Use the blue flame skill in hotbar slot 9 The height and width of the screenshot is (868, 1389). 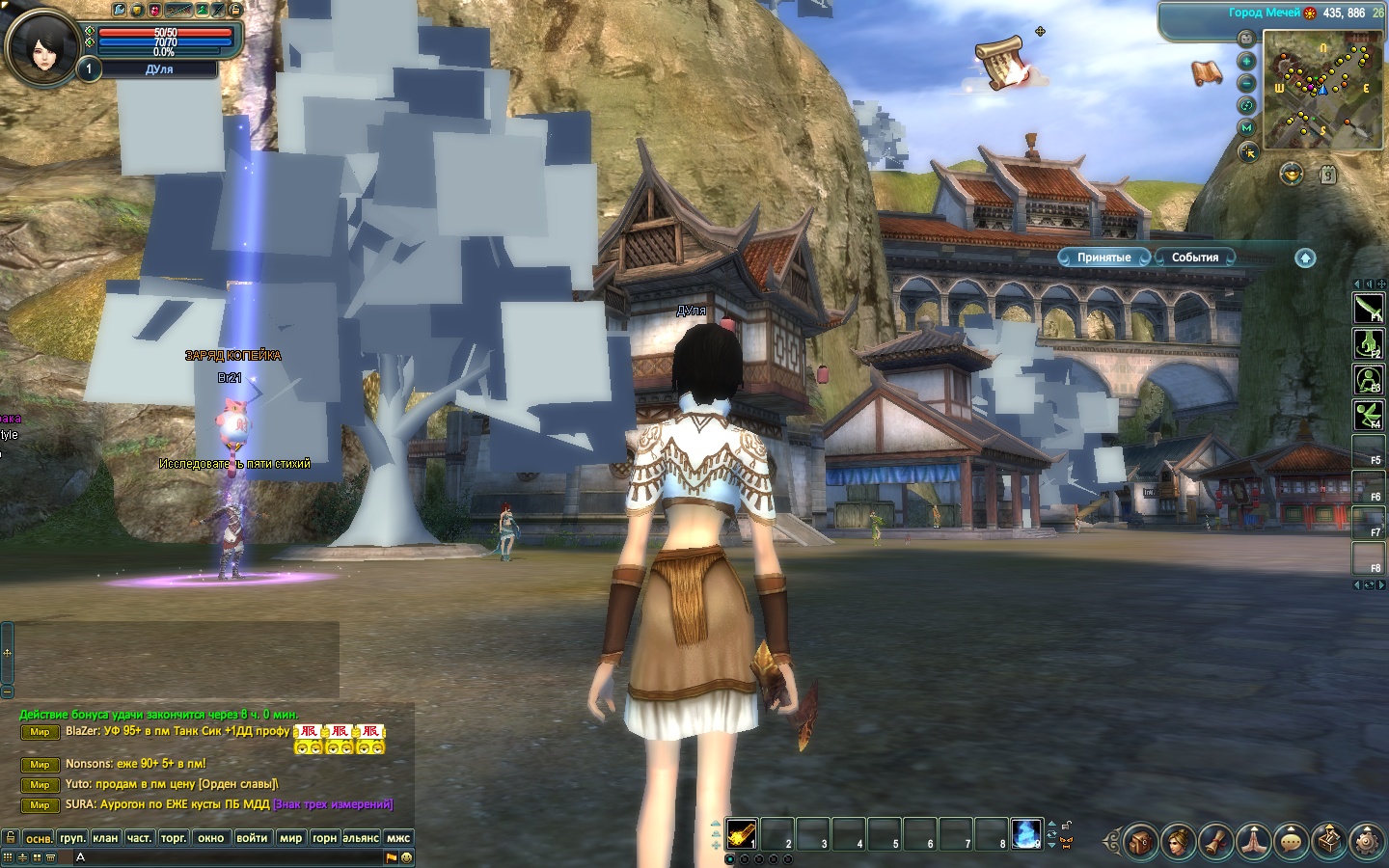(x=1026, y=834)
